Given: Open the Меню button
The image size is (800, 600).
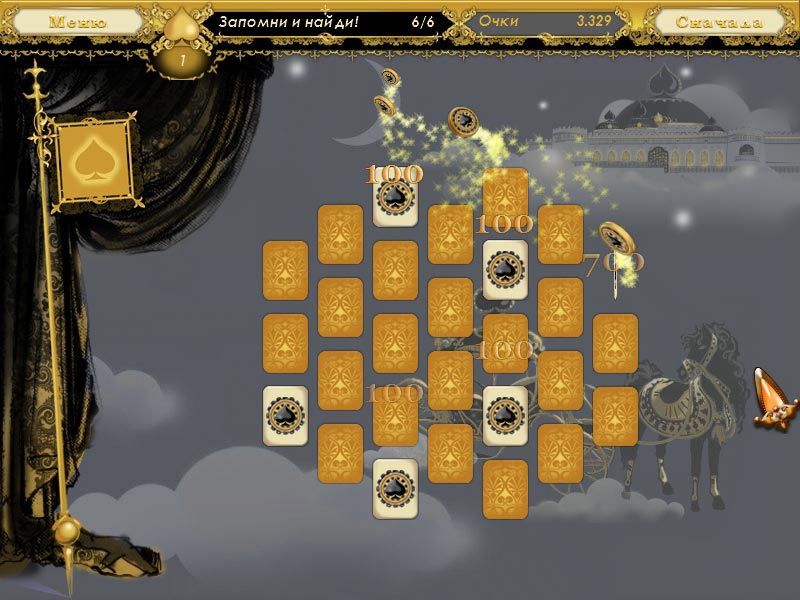Looking at the screenshot, I should 79,21.
